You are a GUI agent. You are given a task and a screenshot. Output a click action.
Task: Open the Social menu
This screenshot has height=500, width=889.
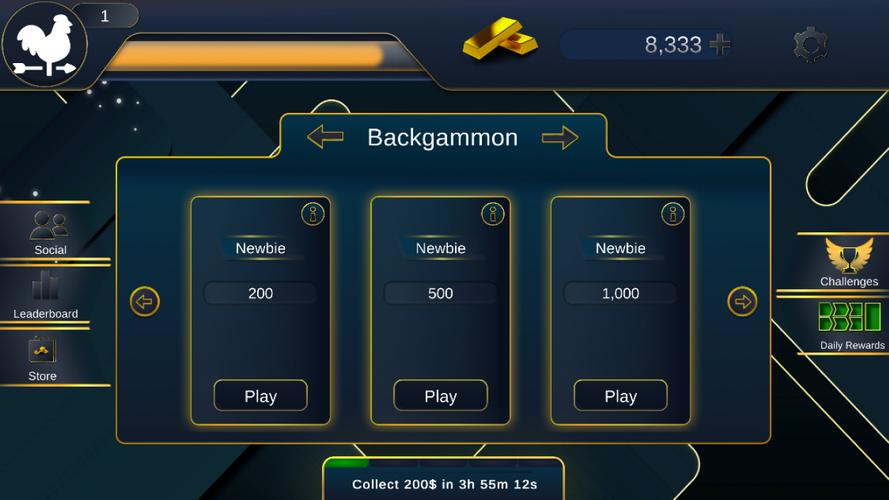pos(49,232)
